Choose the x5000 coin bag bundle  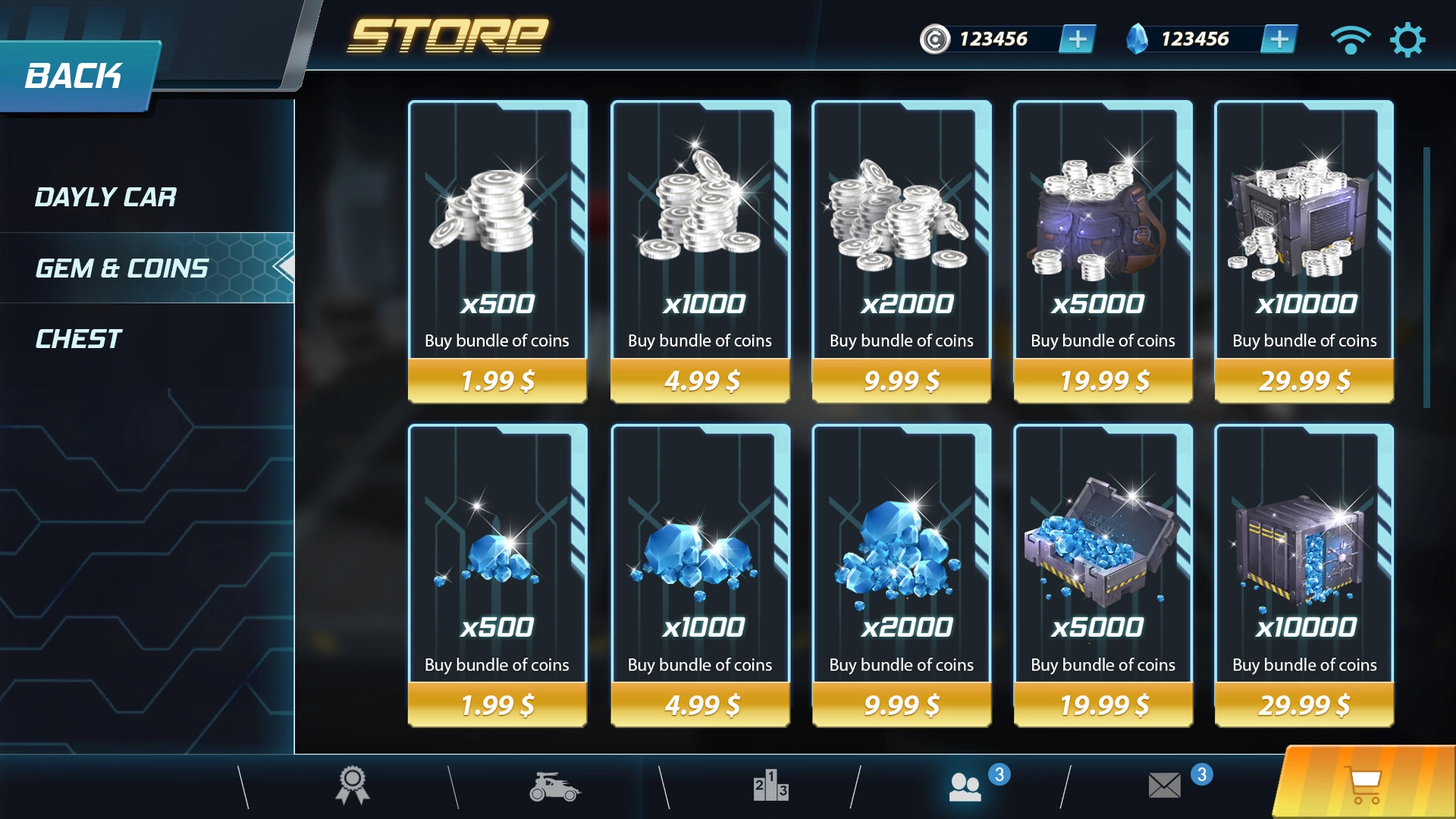(x=1103, y=380)
